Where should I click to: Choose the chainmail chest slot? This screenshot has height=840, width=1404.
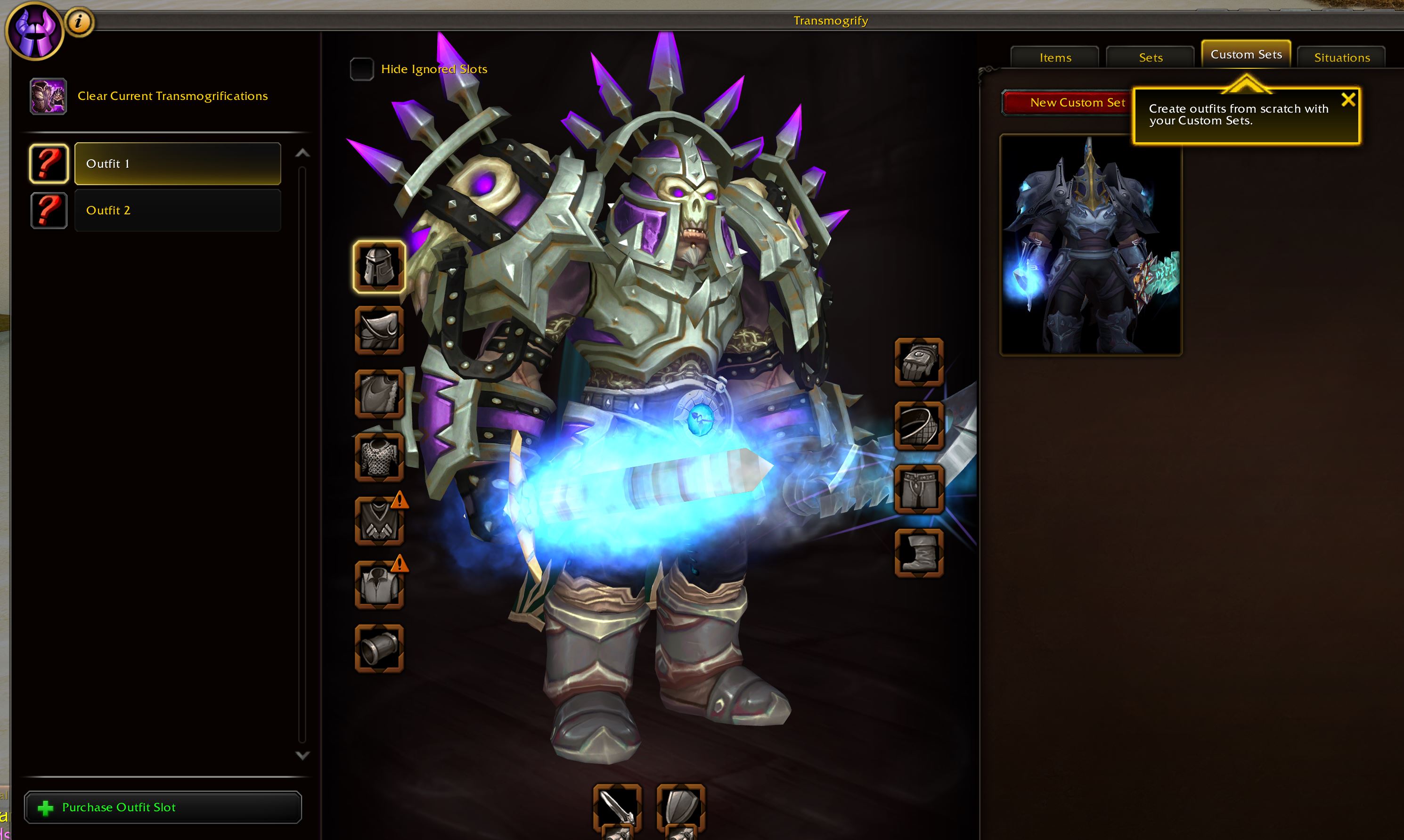tap(379, 457)
